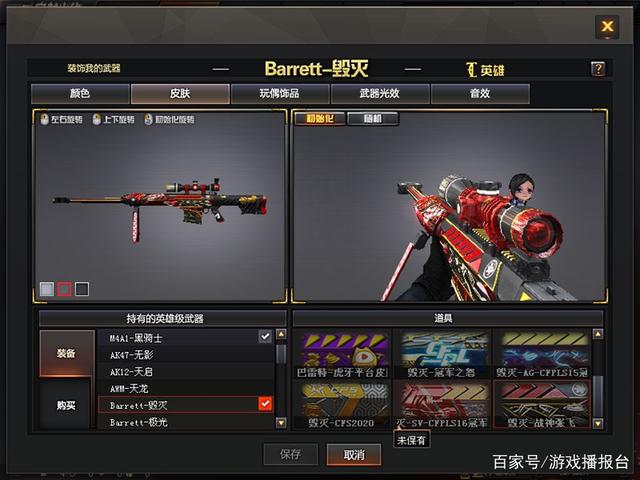Image resolution: width=640 pixels, height=480 pixels.
Task: Cancel changes with the 取消 button
Action: [x=353, y=455]
